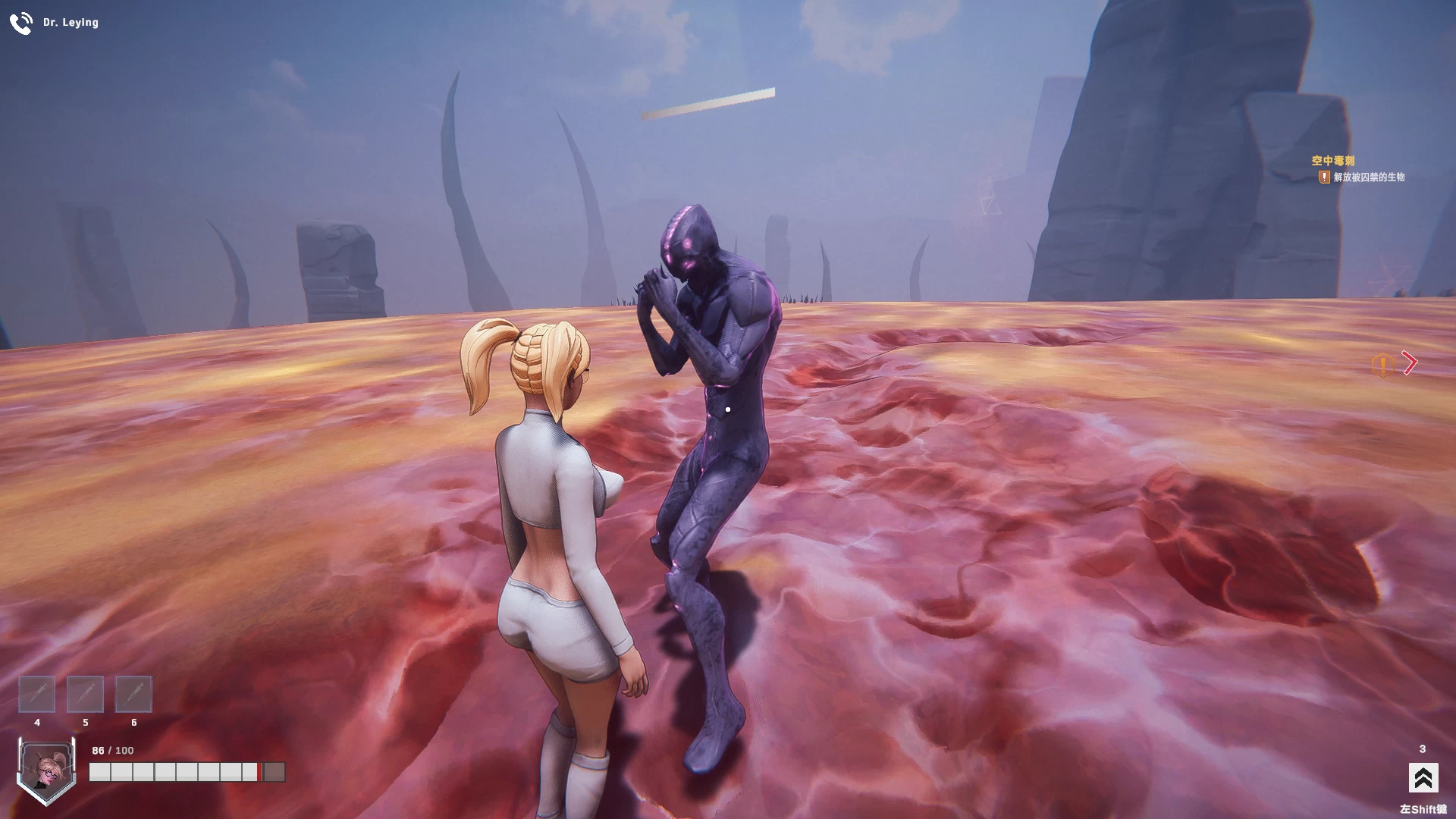The image size is (1456, 819).
Task: Activate the double-chevron sprint ability icon
Action: tap(1423, 778)
